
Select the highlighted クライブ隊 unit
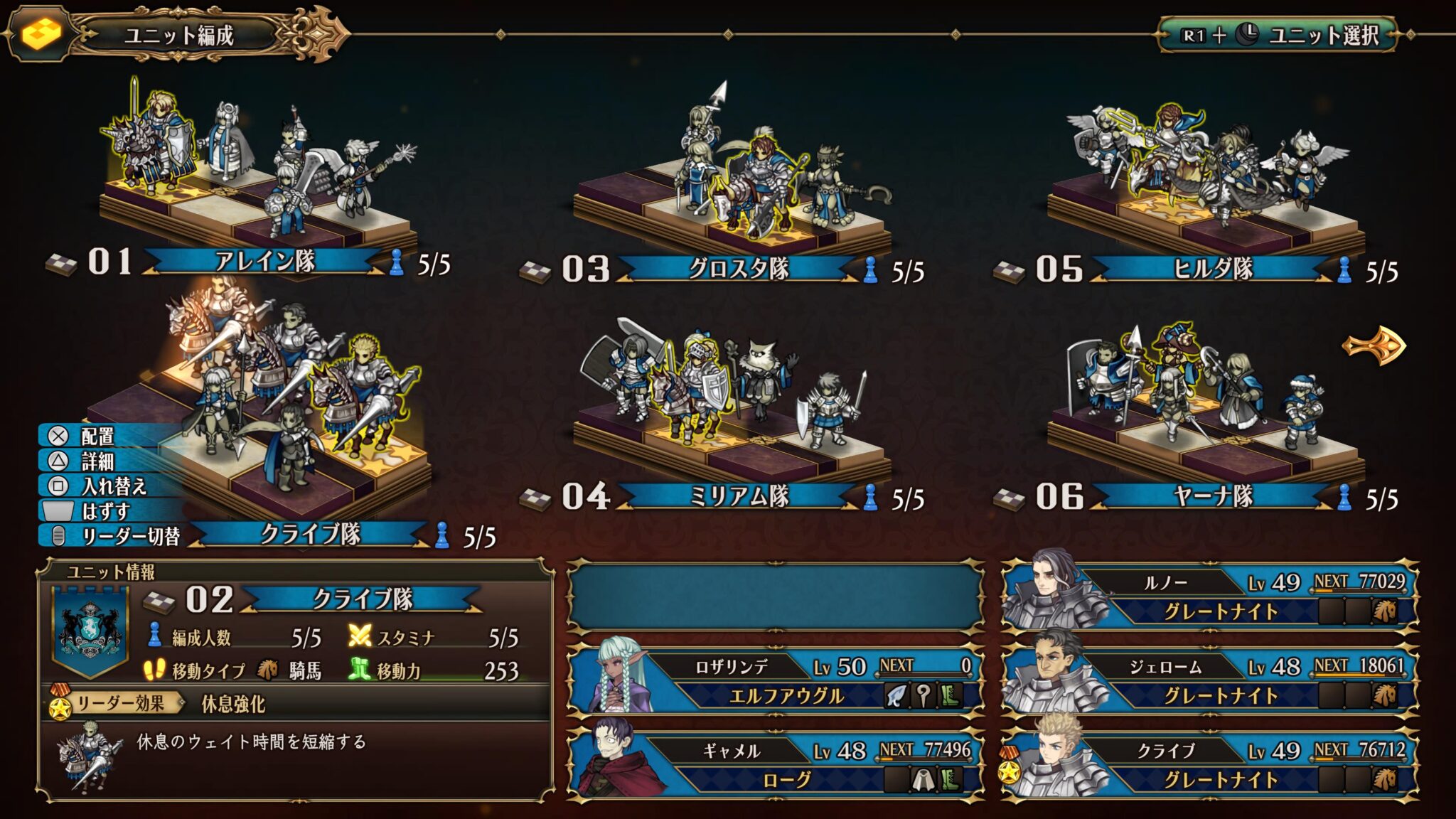coord(310,534)
